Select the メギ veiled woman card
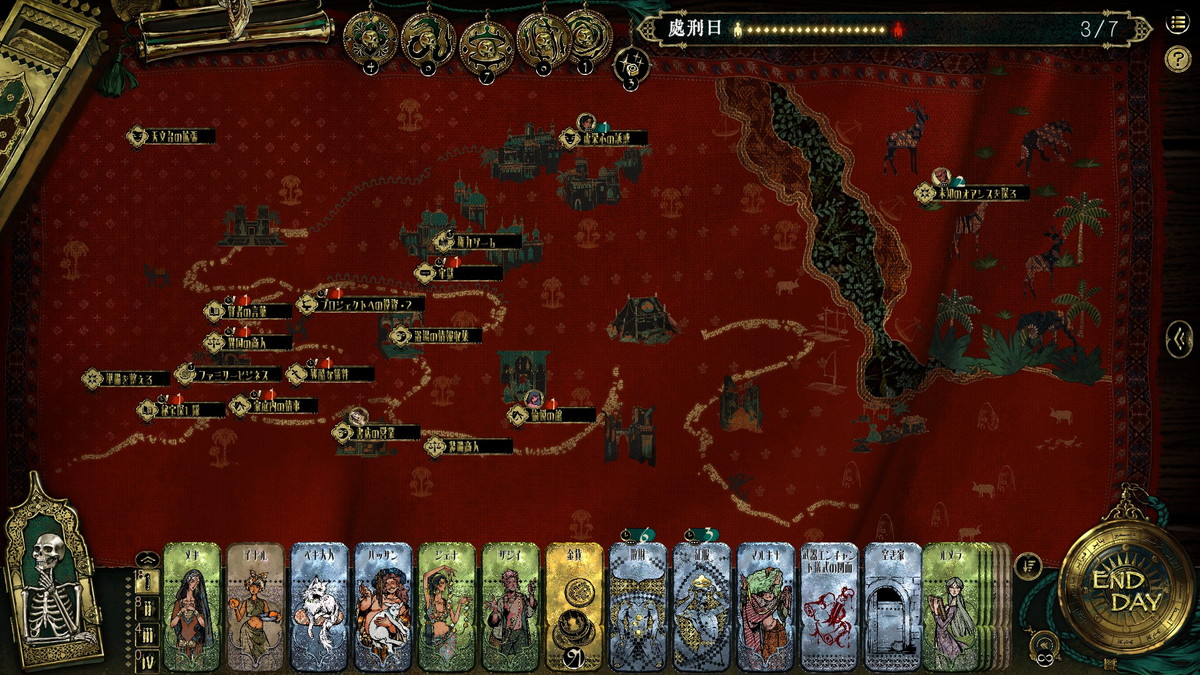Image resolution: width=1200 pixels, height=675 pixels. (x=192, y=607)
